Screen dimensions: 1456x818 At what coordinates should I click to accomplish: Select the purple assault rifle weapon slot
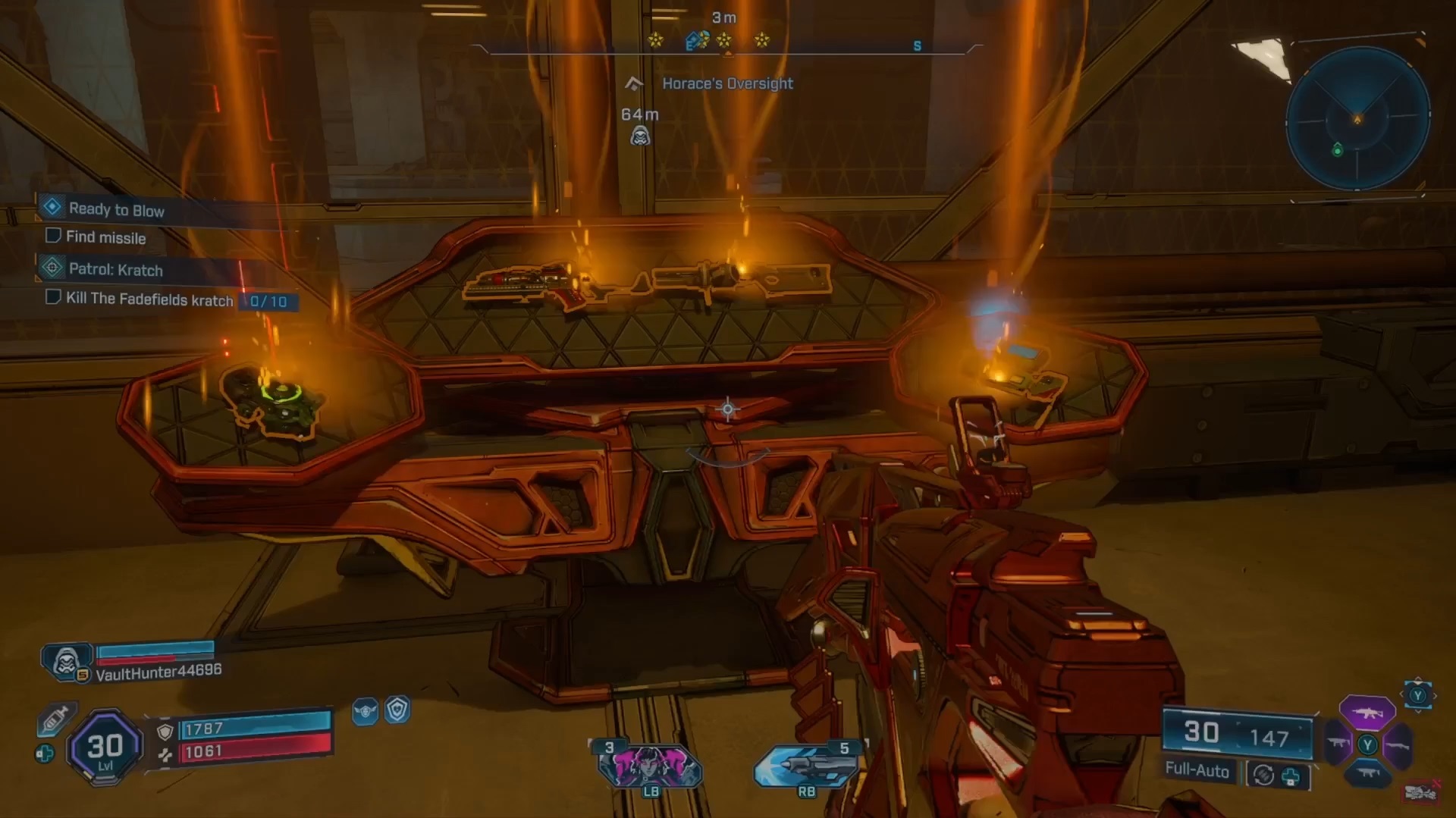click(x=1367, y=713)
